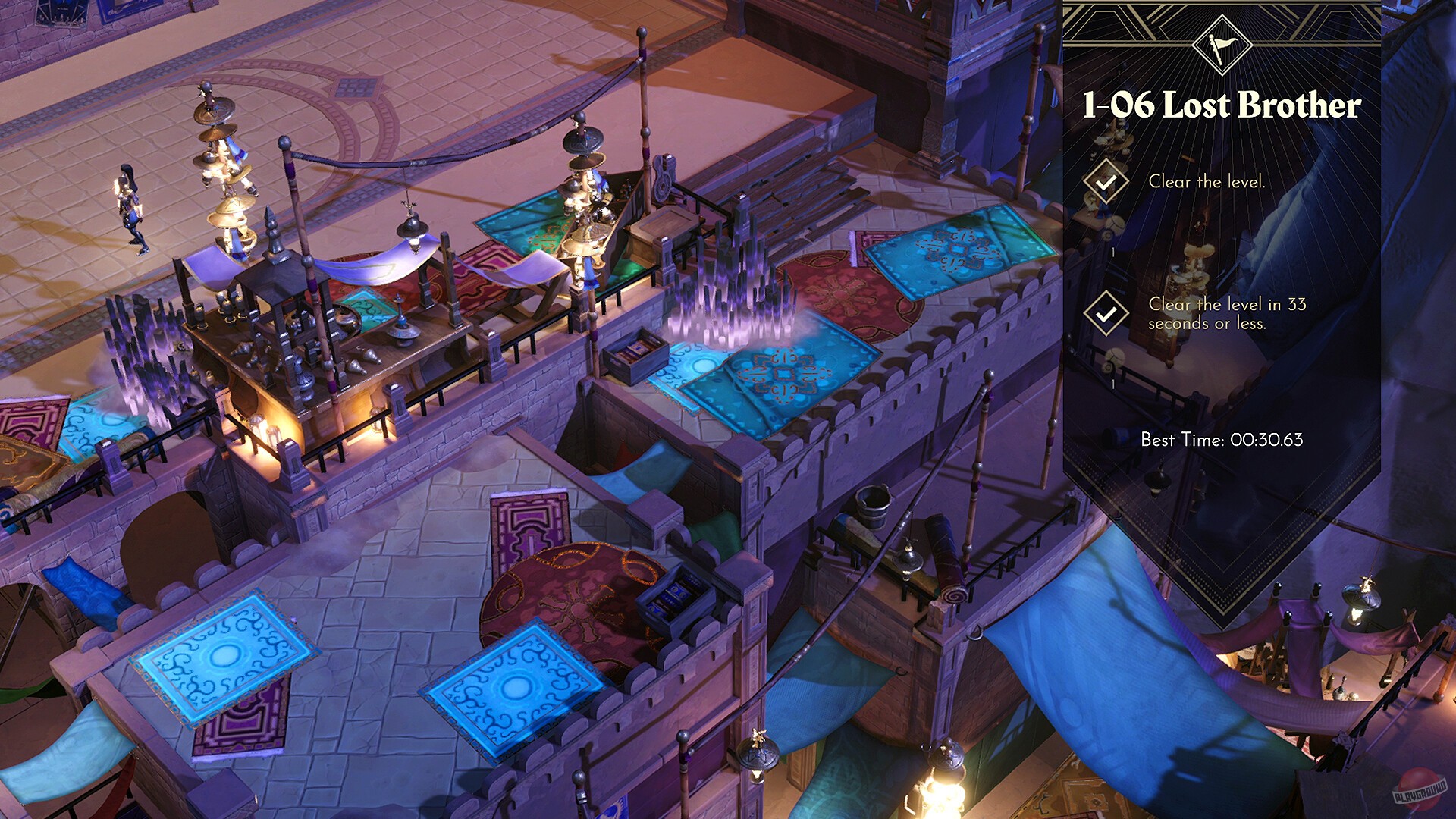This screenshot has height=819, width=1456.
Task: Click the '1' counter under the first objective
Action: [1112, 254]
